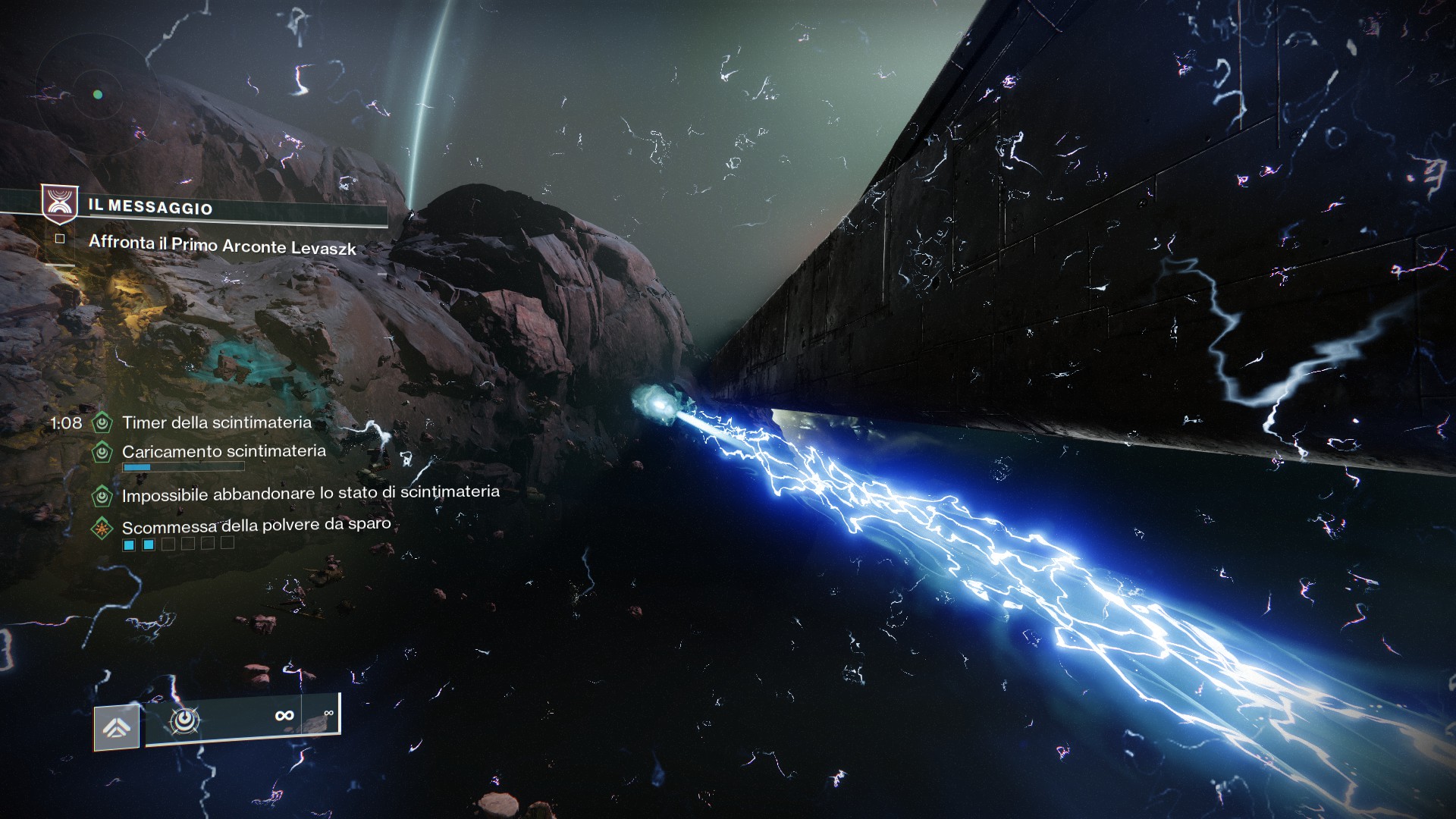Open the Il Messaggio quest tracker
1456x819 pixels.
pyautogui.click(x=152, y=206)
